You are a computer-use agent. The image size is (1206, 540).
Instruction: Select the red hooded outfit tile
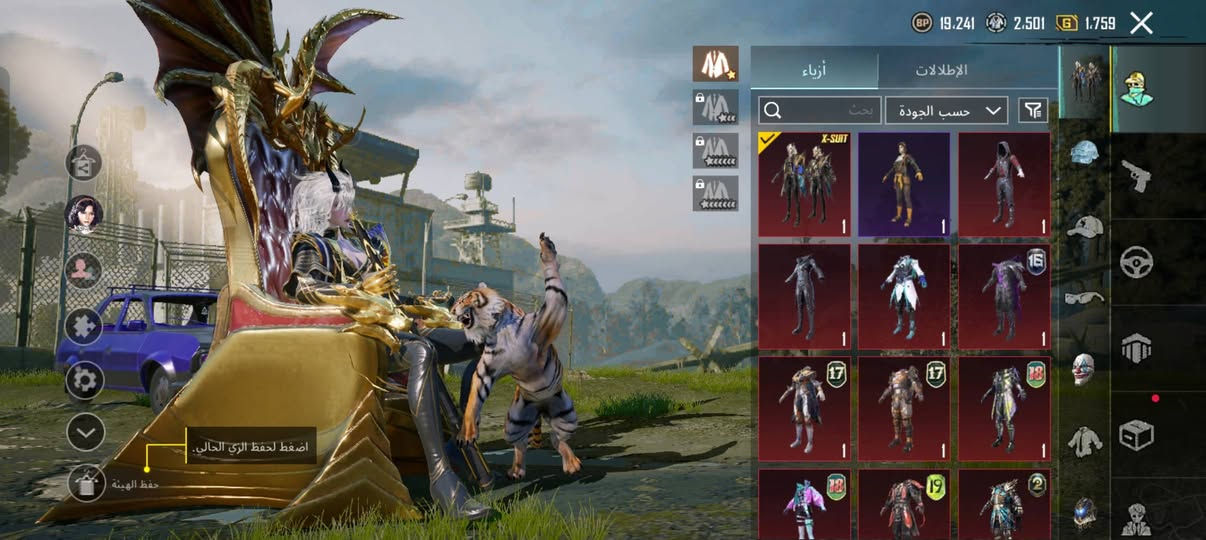(1004, 184)
